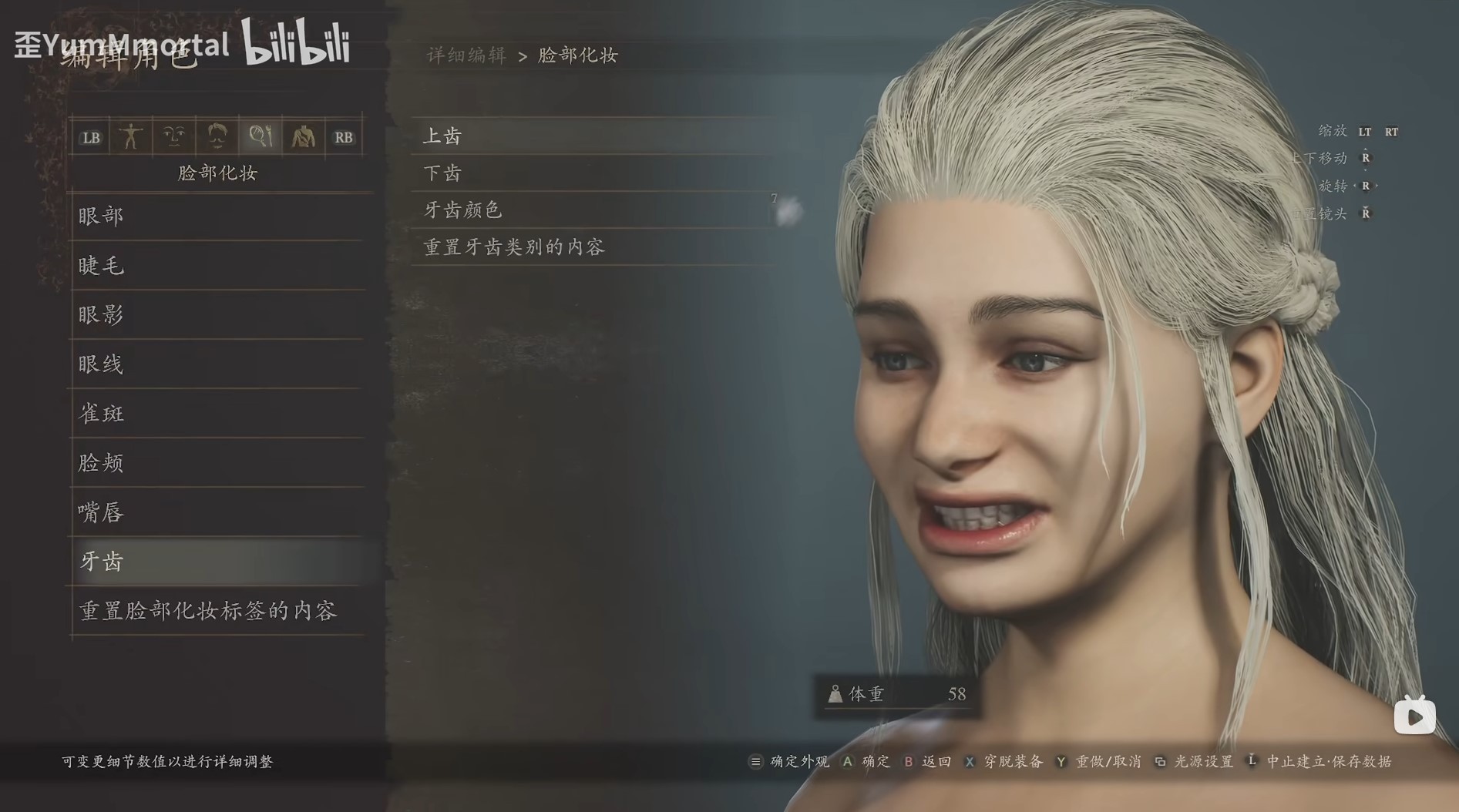This screenshot has width=1459, height=812.
Task: Click 光源设置 lighting settings hint
Action: [1203, 761]
